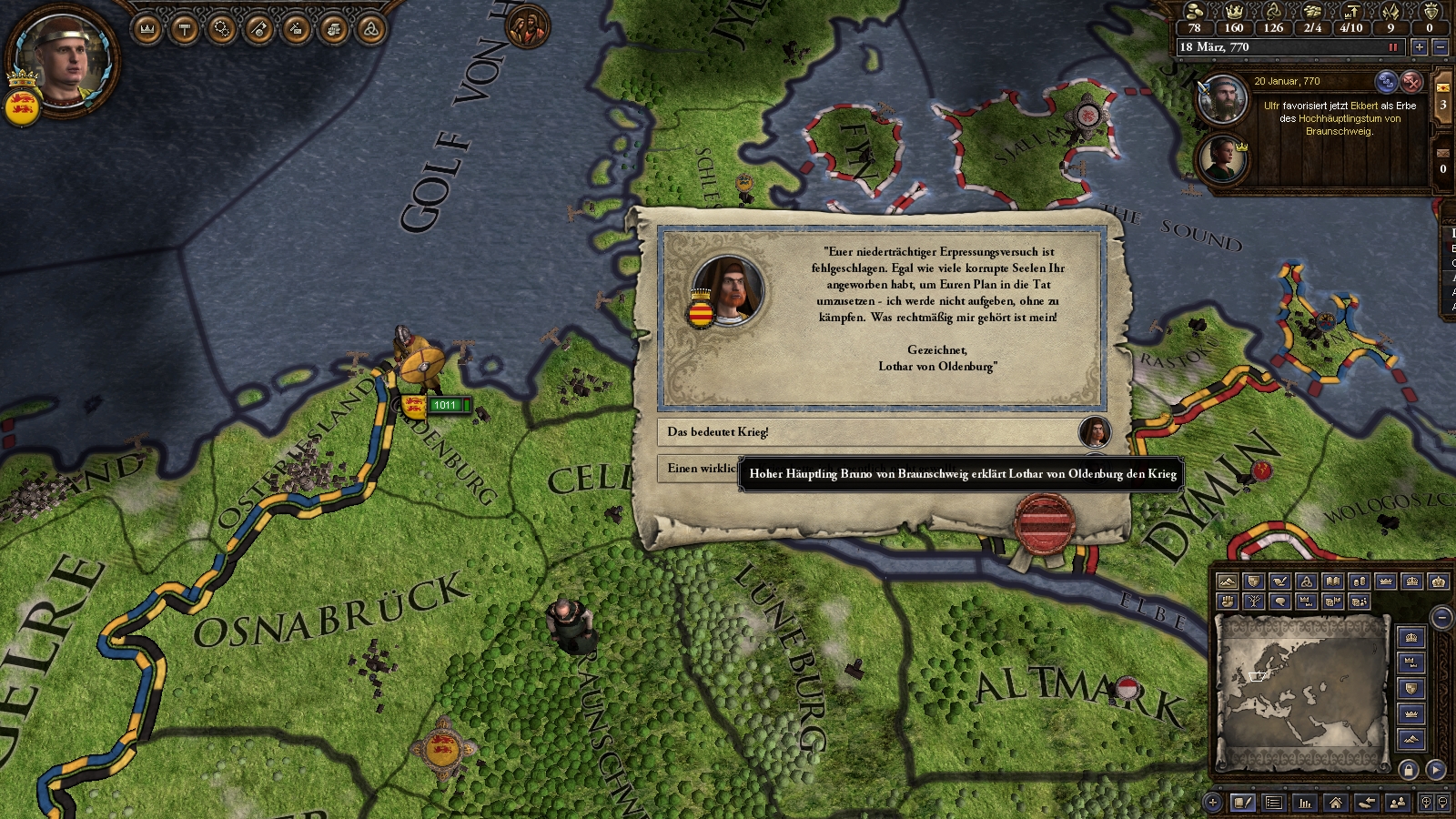
Task: Increase game speed with plus button
Action: pyautogui.click(x=1419, y=47)
